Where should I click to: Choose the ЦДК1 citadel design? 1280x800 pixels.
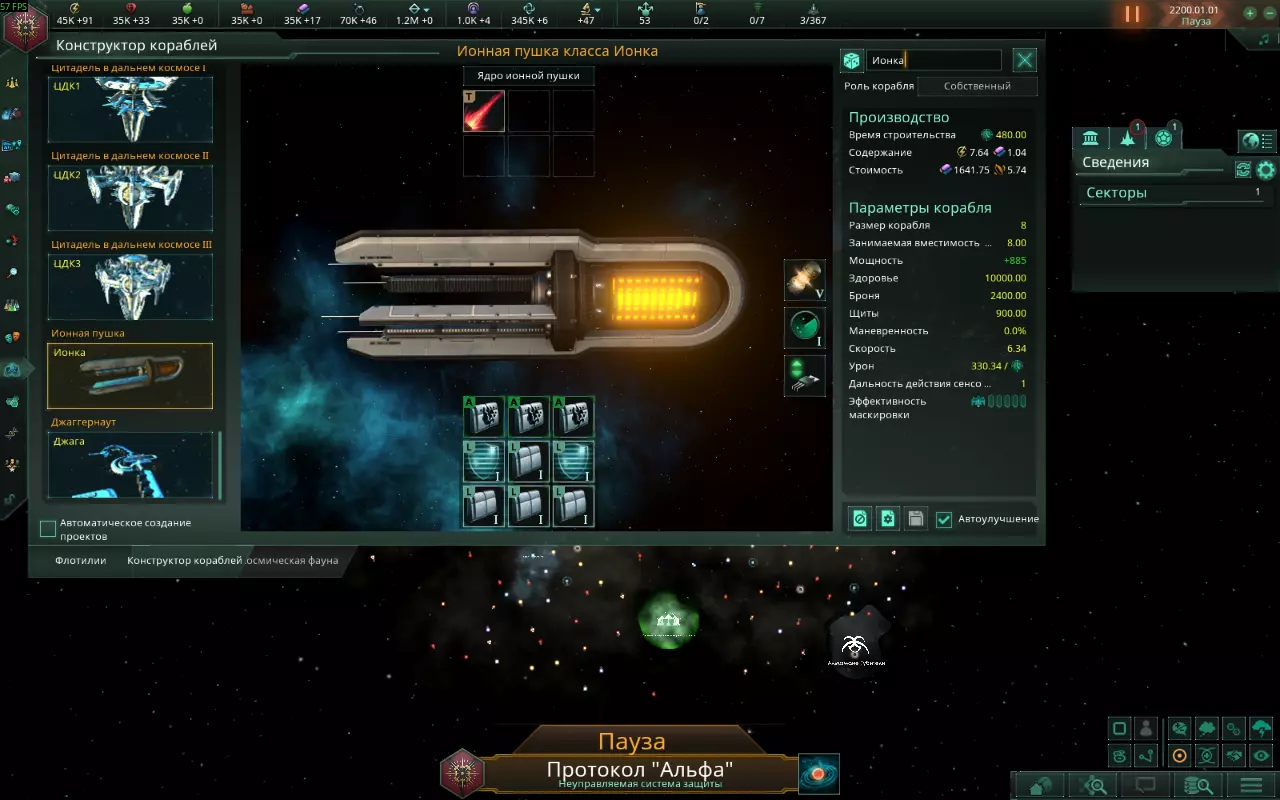(x=130, y=109)
